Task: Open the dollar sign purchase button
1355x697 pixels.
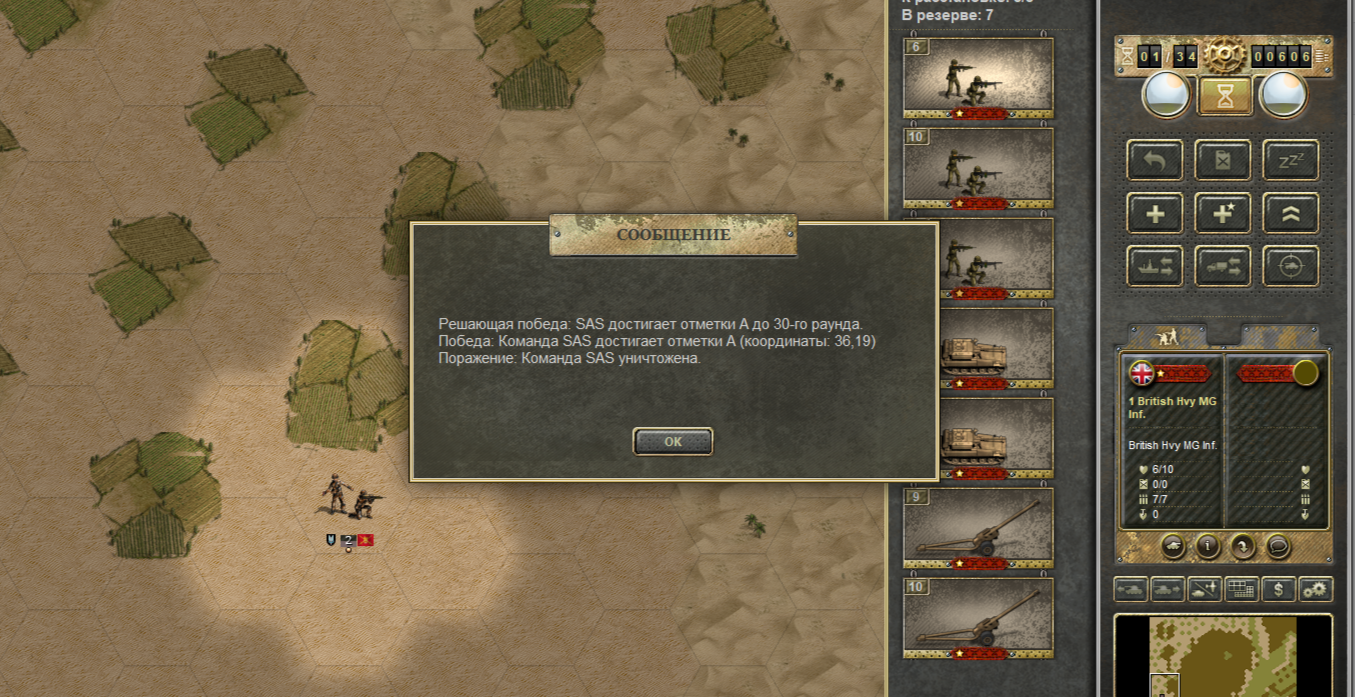Action: click(x=1278, y=589)
